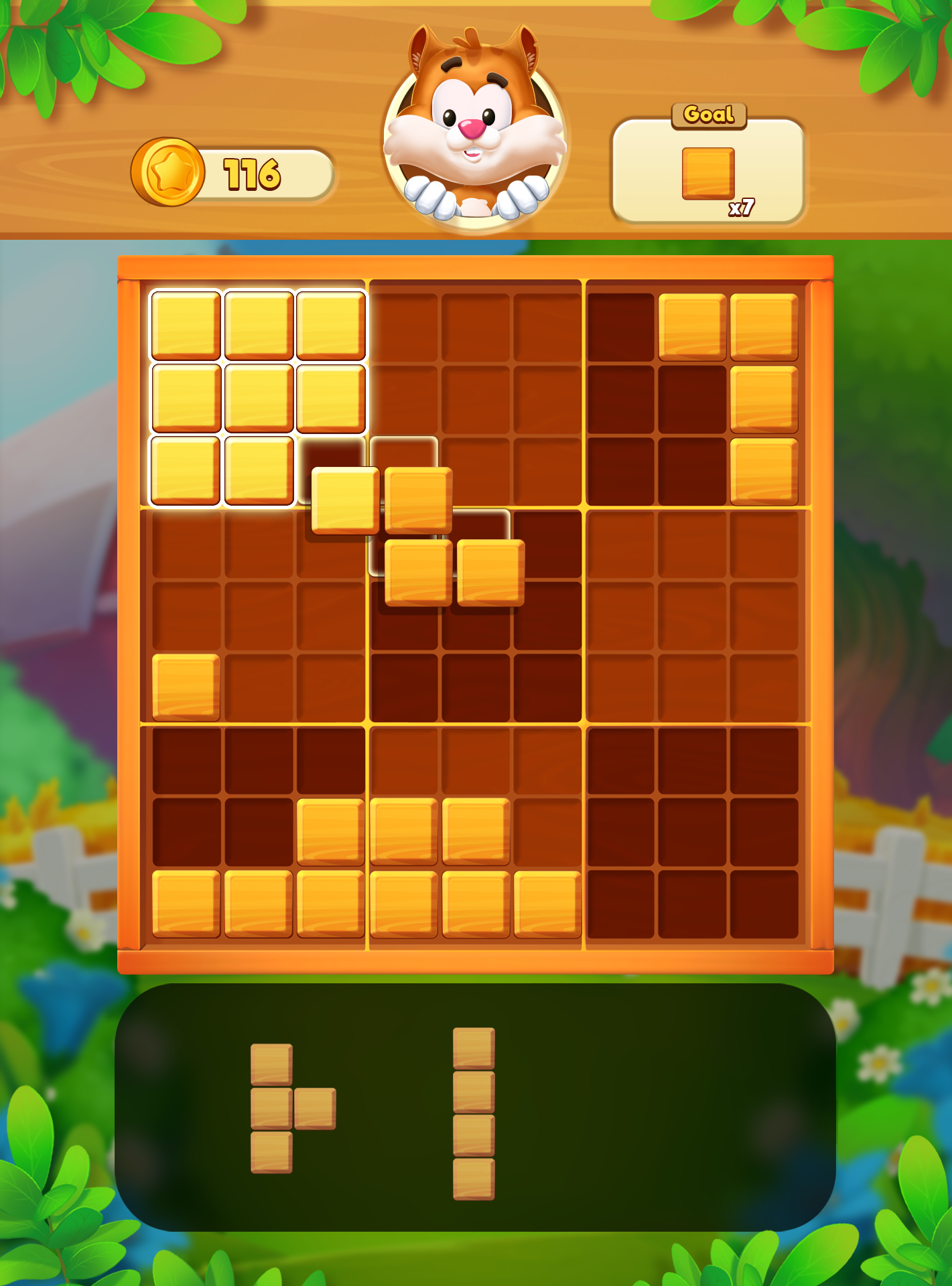Image resolution: width=952 pixels, height=1286 pixels.
Task: Tap the gold star coin icon
Action: [x=168, y=169]
